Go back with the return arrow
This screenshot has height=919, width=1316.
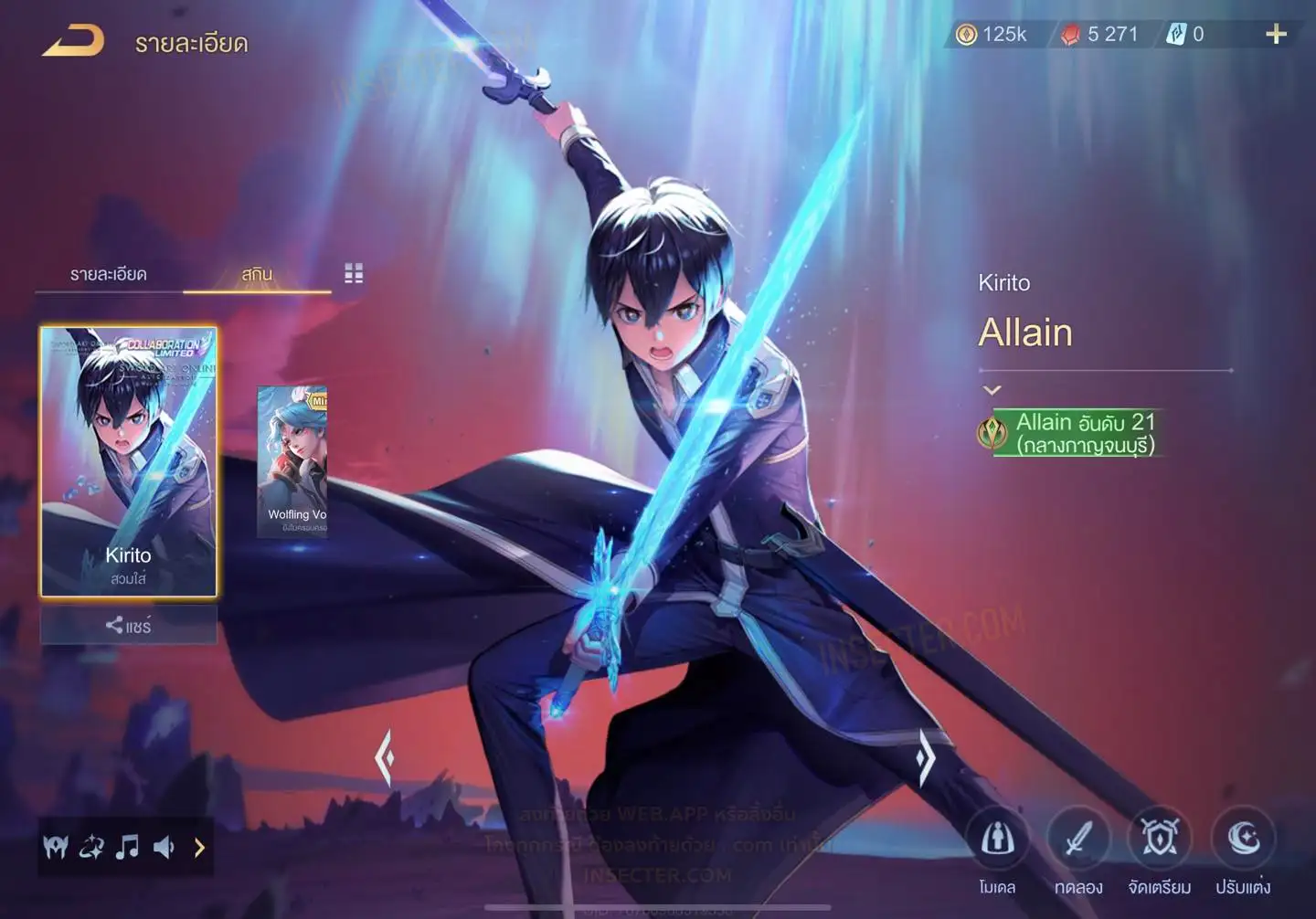pos(73,42)
